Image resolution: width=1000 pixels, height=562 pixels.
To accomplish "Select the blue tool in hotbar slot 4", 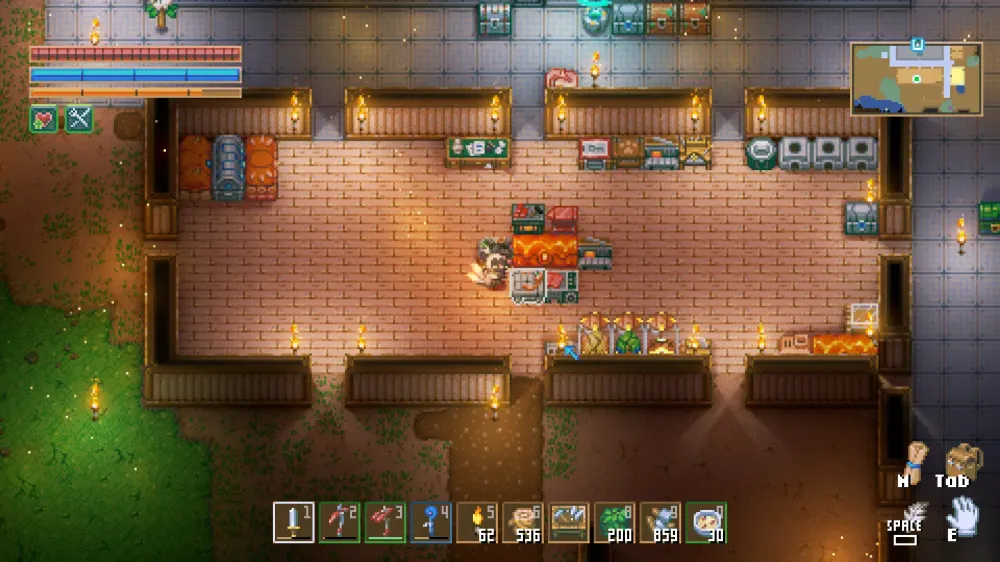I will click(431, 522).
